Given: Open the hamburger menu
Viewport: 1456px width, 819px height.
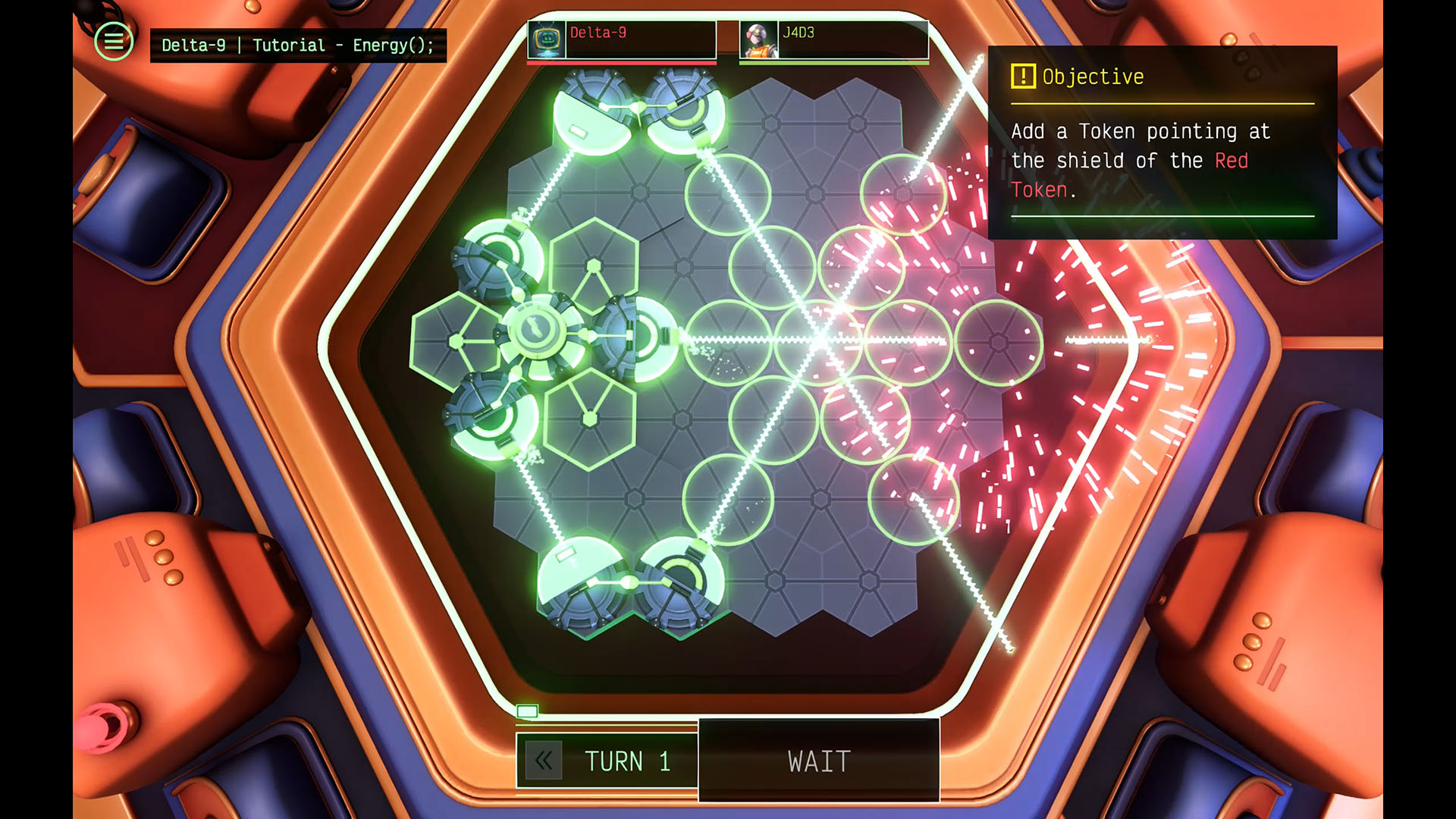Looking at the screenshot, I should click(x=112, y=42).
